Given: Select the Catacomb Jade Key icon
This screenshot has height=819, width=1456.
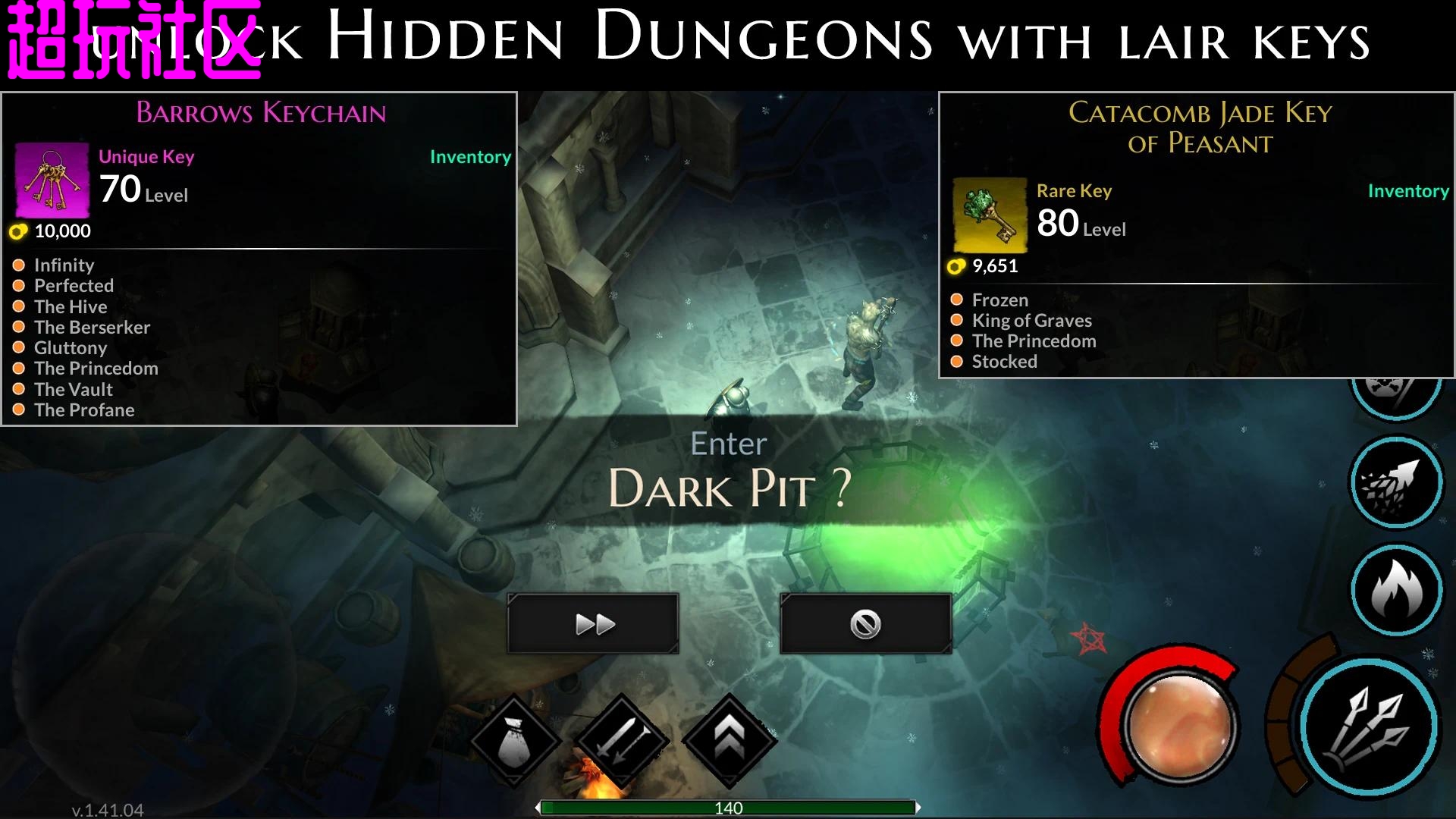Looking at the screenshot, I should (x=990, y=215).
